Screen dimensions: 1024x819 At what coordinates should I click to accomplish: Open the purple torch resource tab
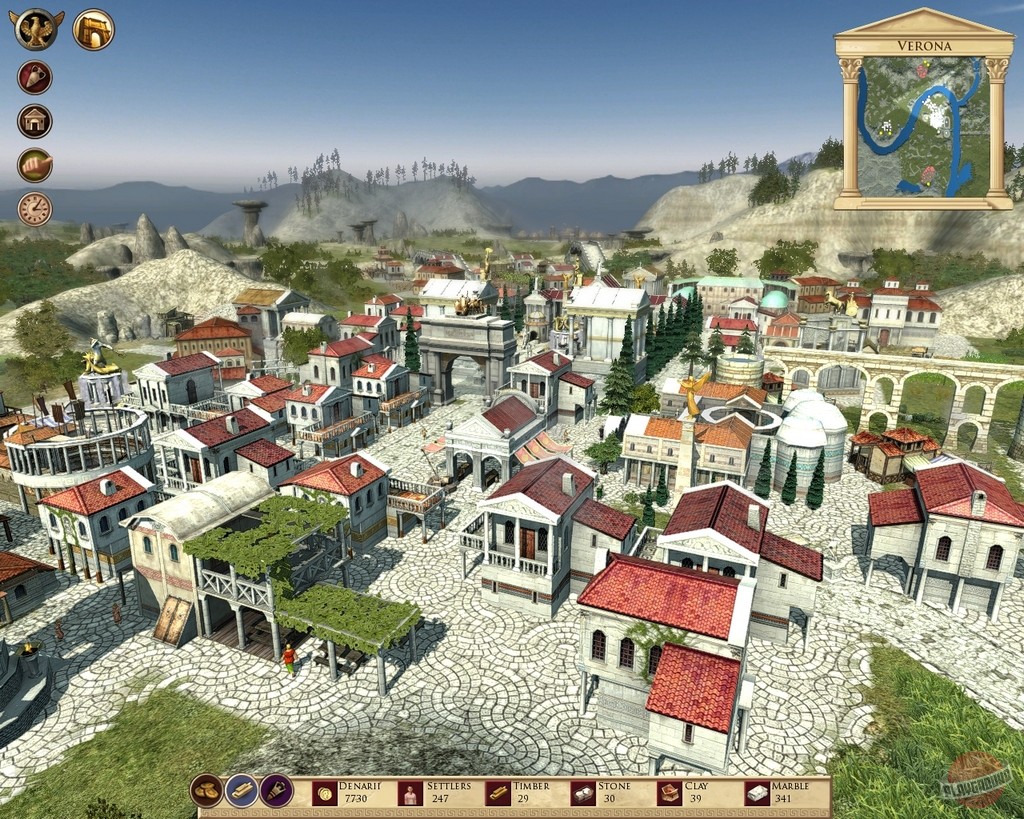coord(276,791)
